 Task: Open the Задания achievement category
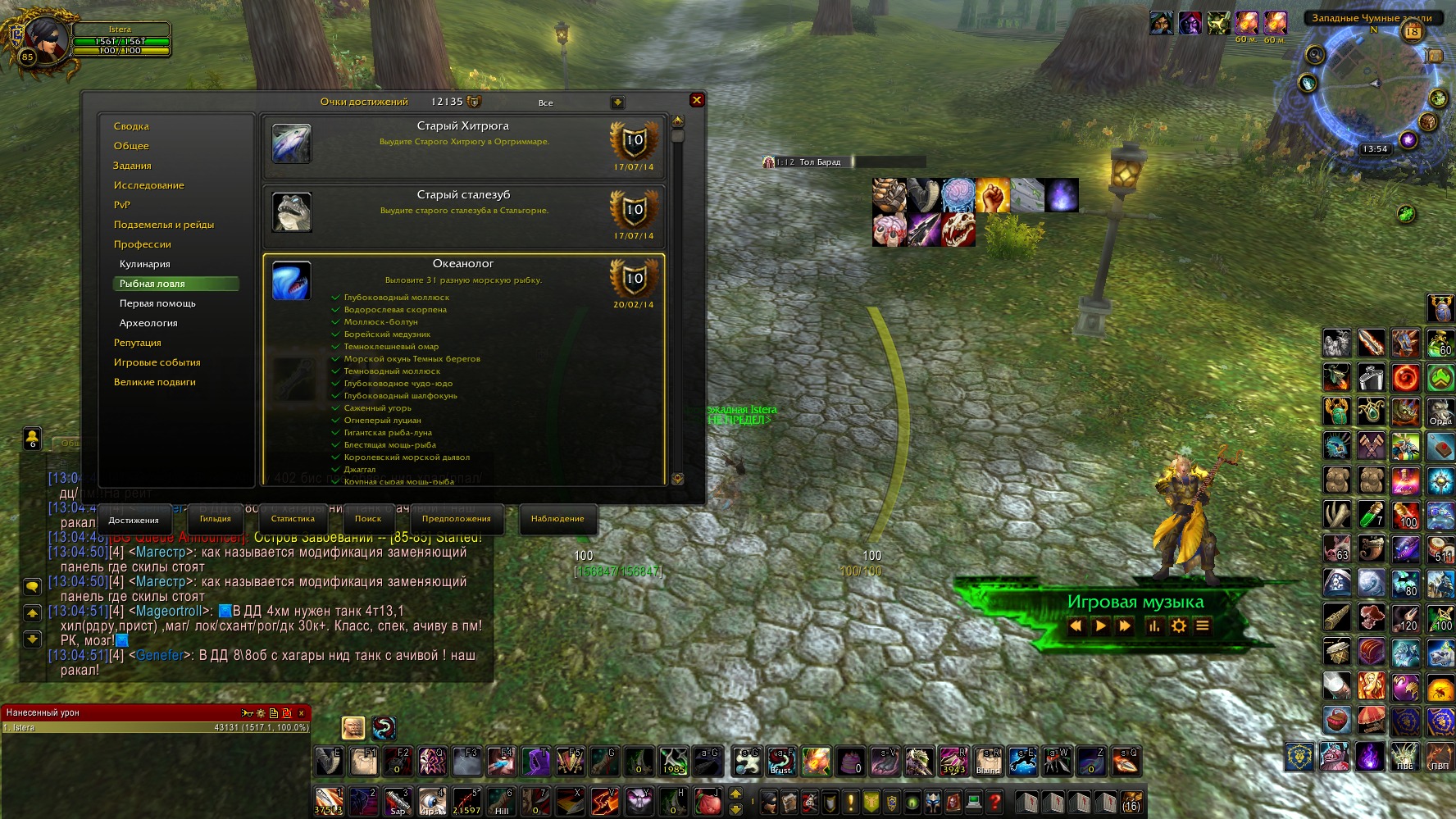pos(132,166)
